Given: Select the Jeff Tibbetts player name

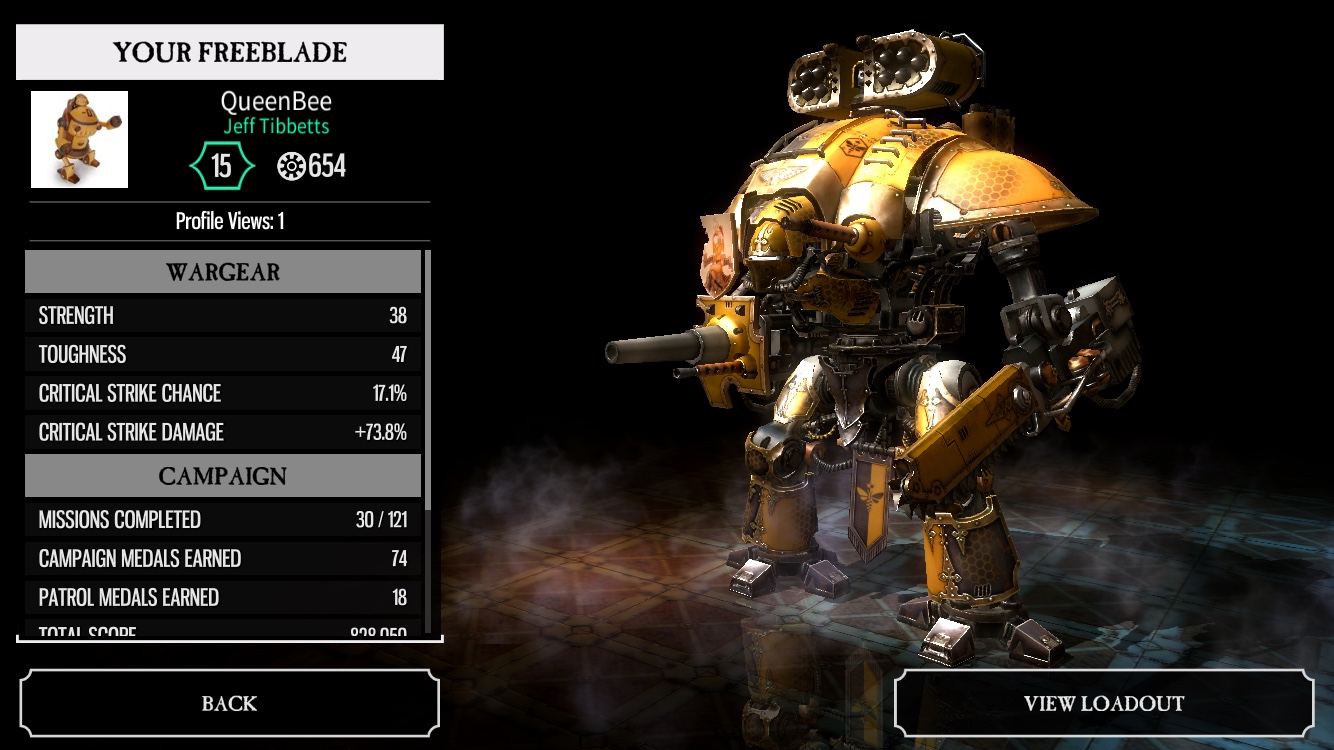Looking at the screenshot, I should pos(276,127).
